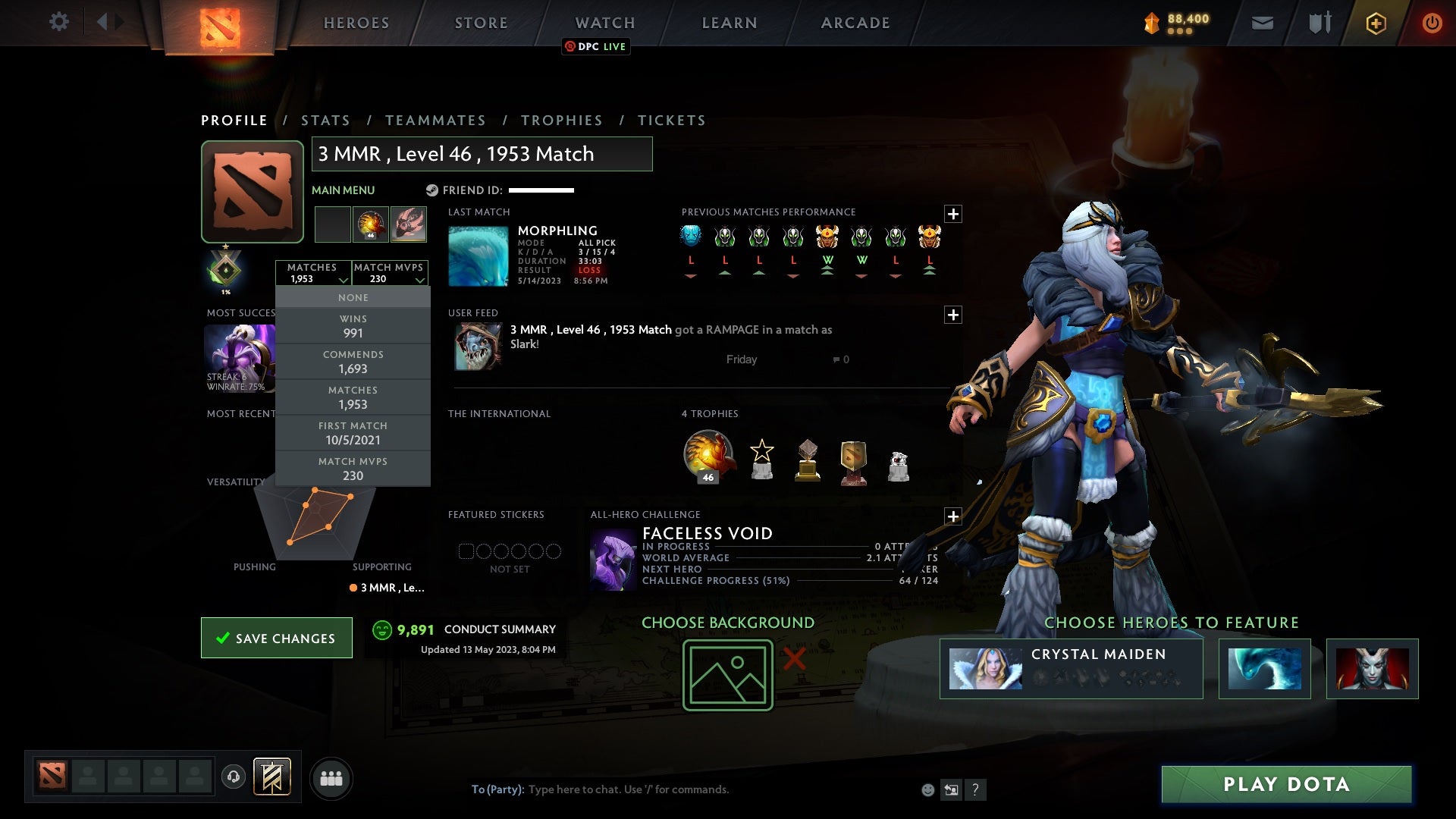
Task: Remove the background with the red X
Action: [x=794, y=658]
